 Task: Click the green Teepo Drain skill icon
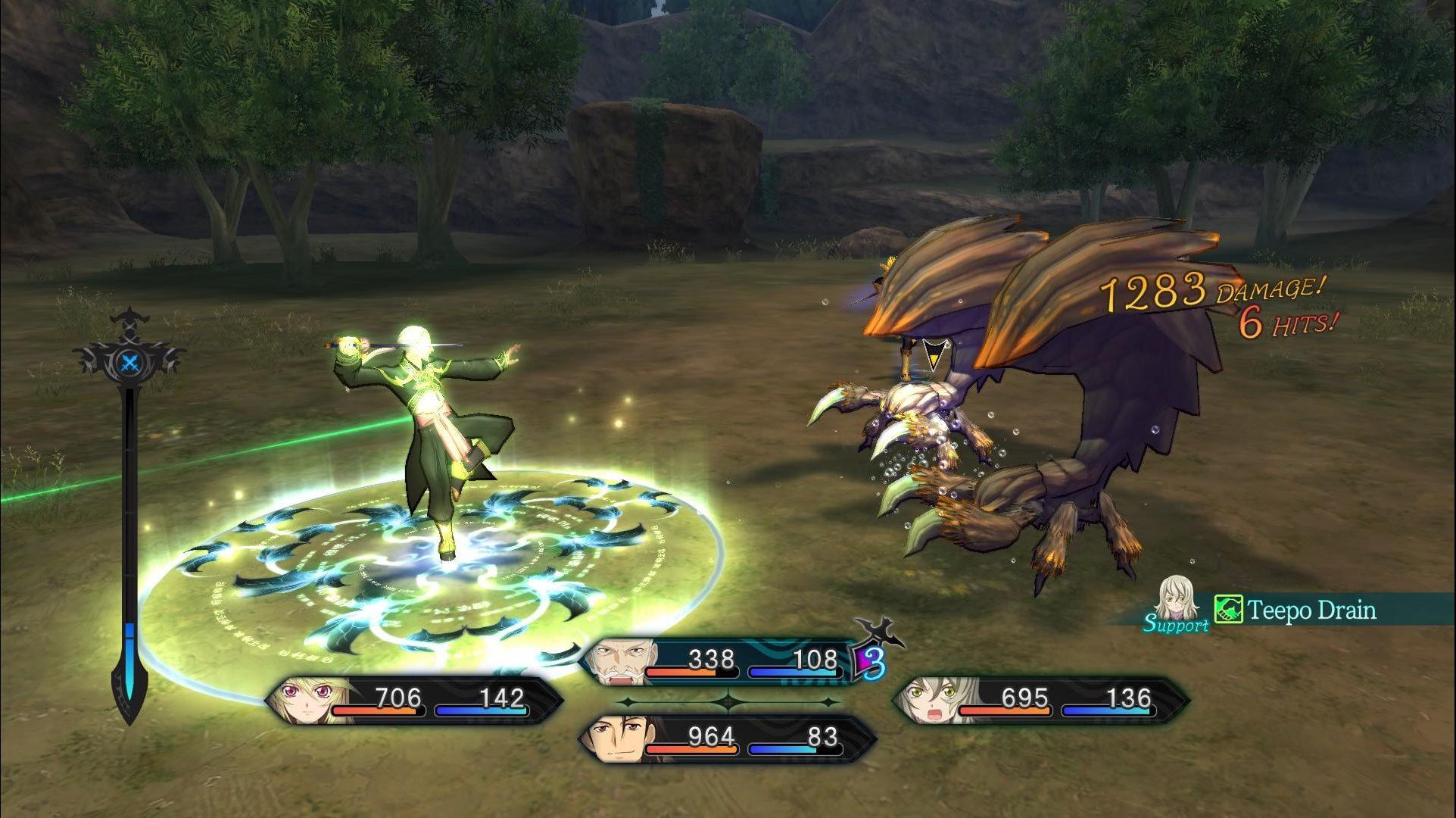tap(1227, 609)
